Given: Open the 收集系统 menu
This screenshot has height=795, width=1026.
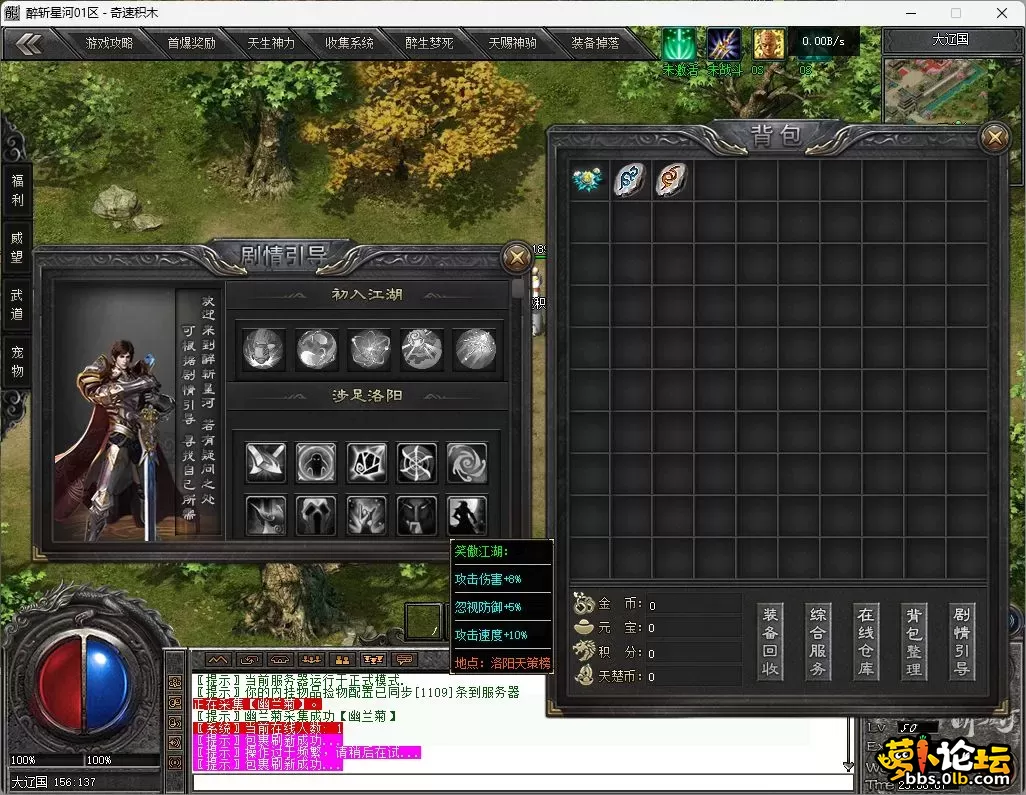Looking at the screenshot, I should click(350, 43).
